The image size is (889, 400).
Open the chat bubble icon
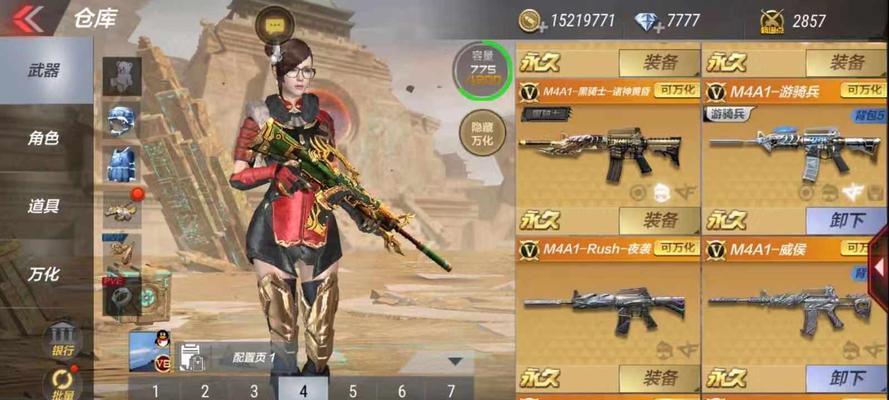(x=275, y=23)
